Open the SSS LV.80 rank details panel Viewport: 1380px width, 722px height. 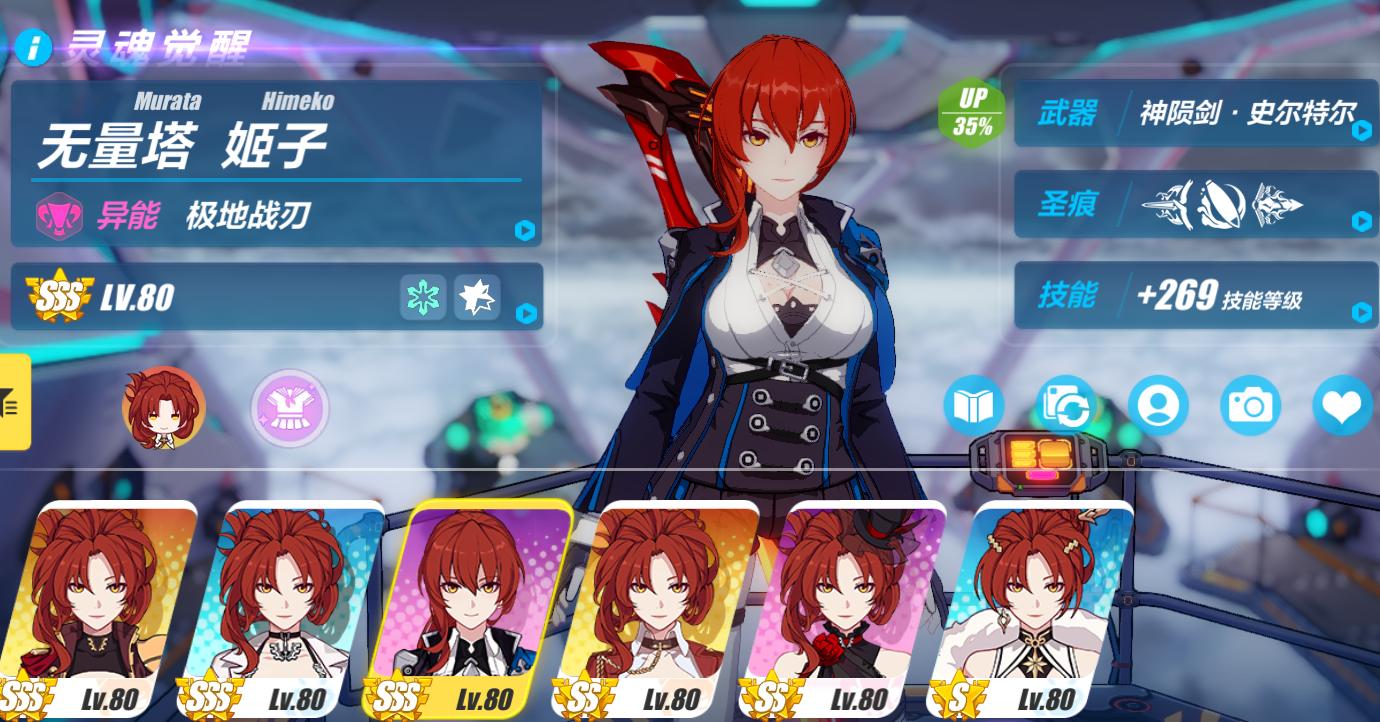[x=277, y=296]
